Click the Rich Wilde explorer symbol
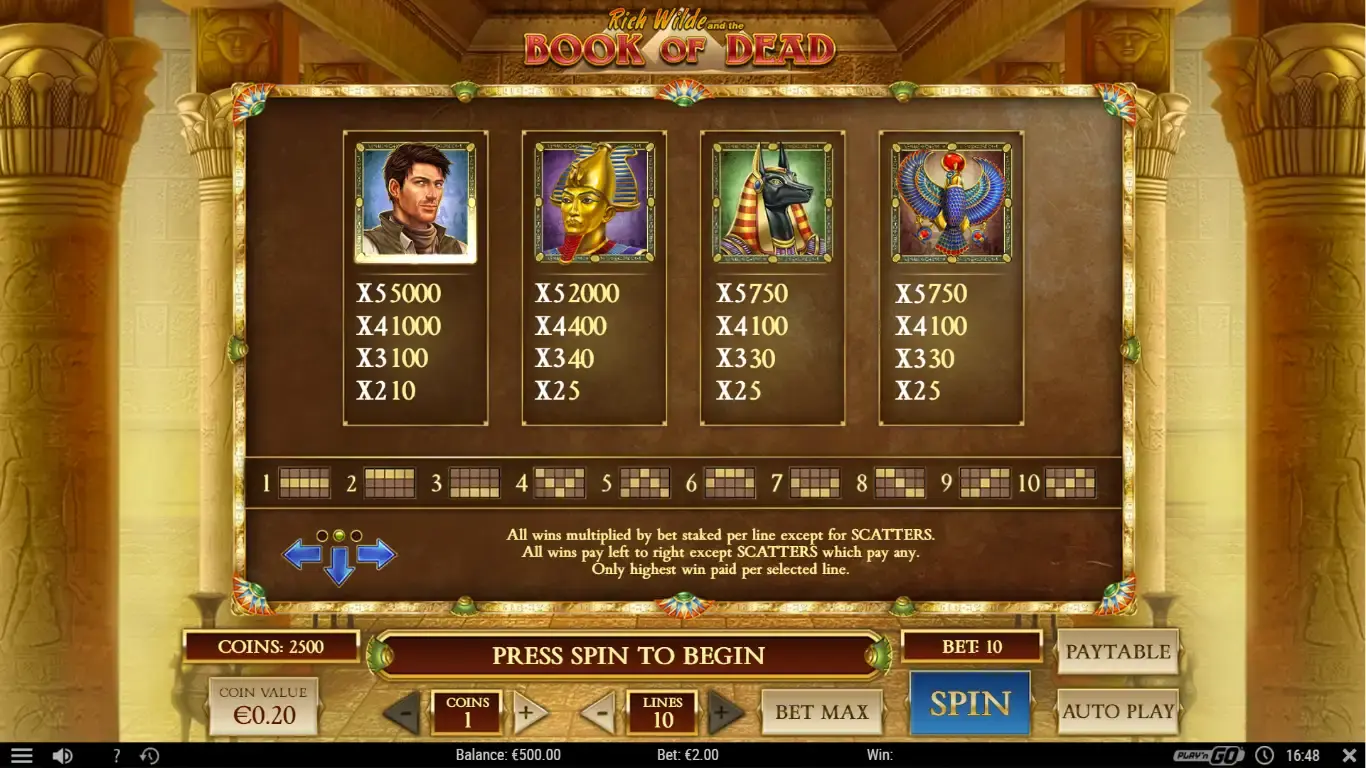Viewport: 1366px width, 768px height. [415, 201]
